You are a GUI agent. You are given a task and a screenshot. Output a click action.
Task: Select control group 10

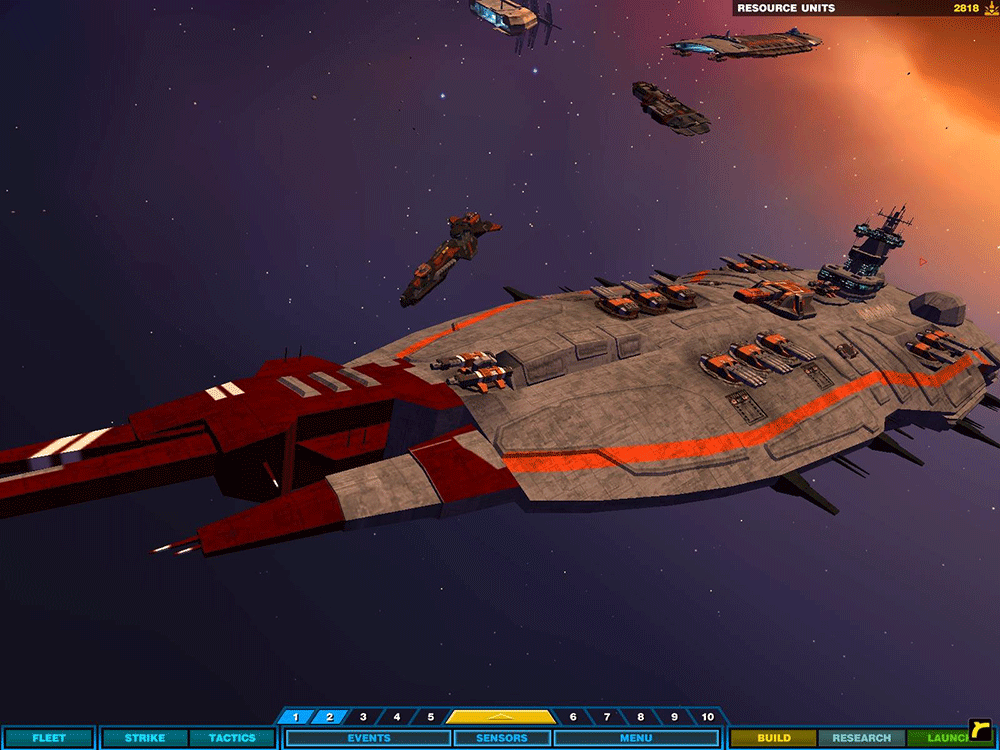click(x=708, y=717)
